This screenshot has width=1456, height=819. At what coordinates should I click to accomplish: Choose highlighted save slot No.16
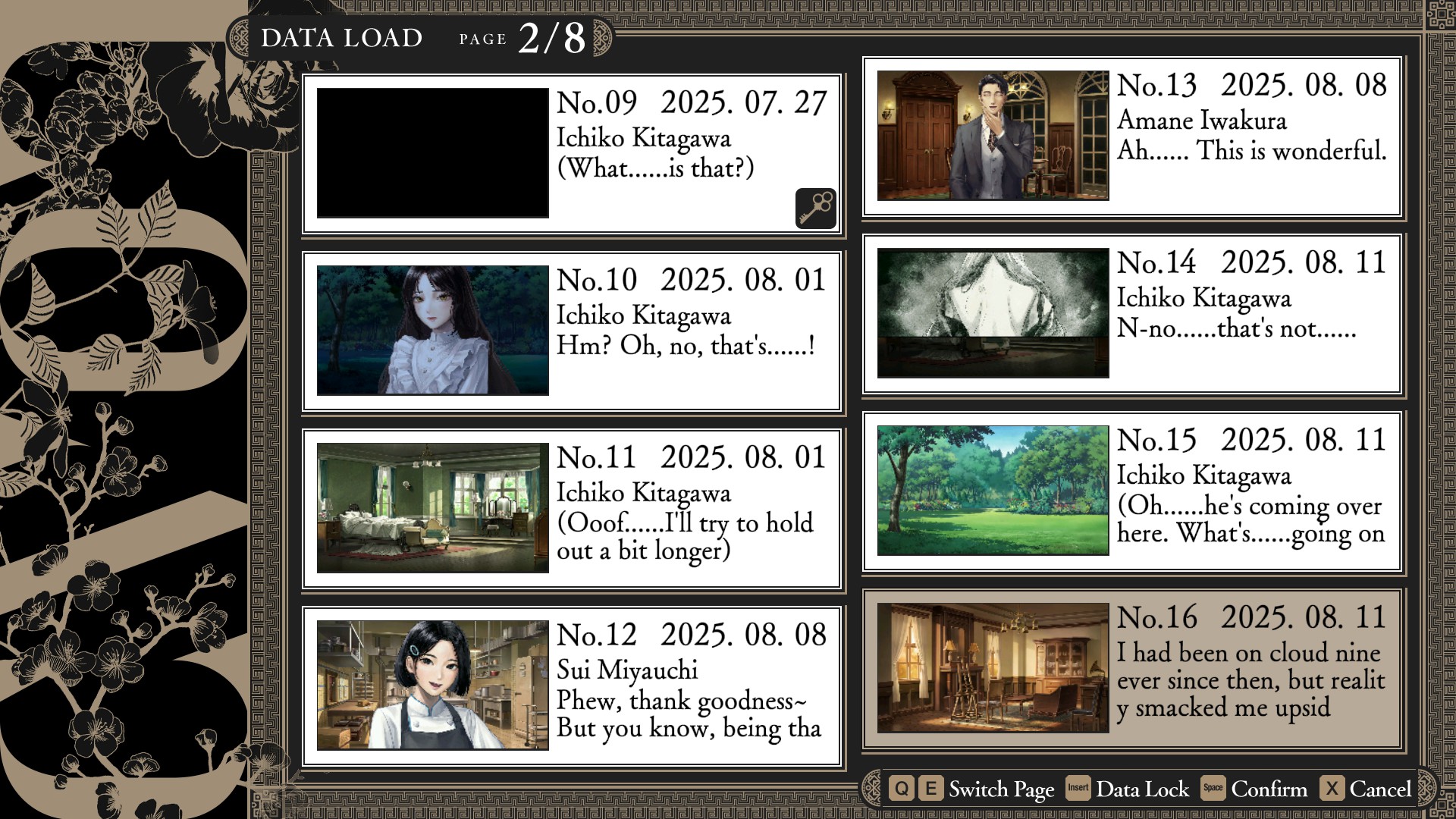1131,668
